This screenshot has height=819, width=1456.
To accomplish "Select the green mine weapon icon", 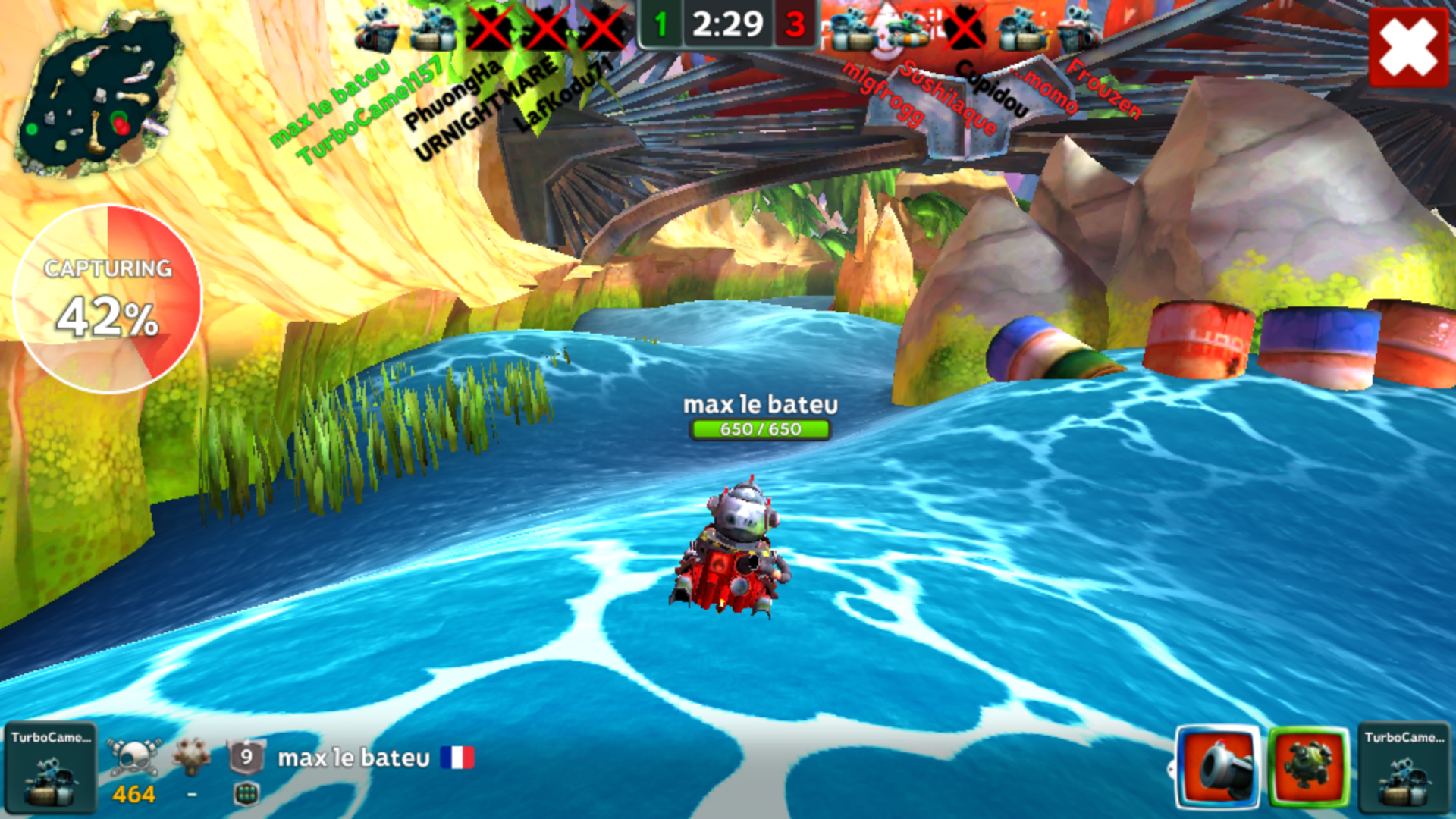I will [1308, 767].
